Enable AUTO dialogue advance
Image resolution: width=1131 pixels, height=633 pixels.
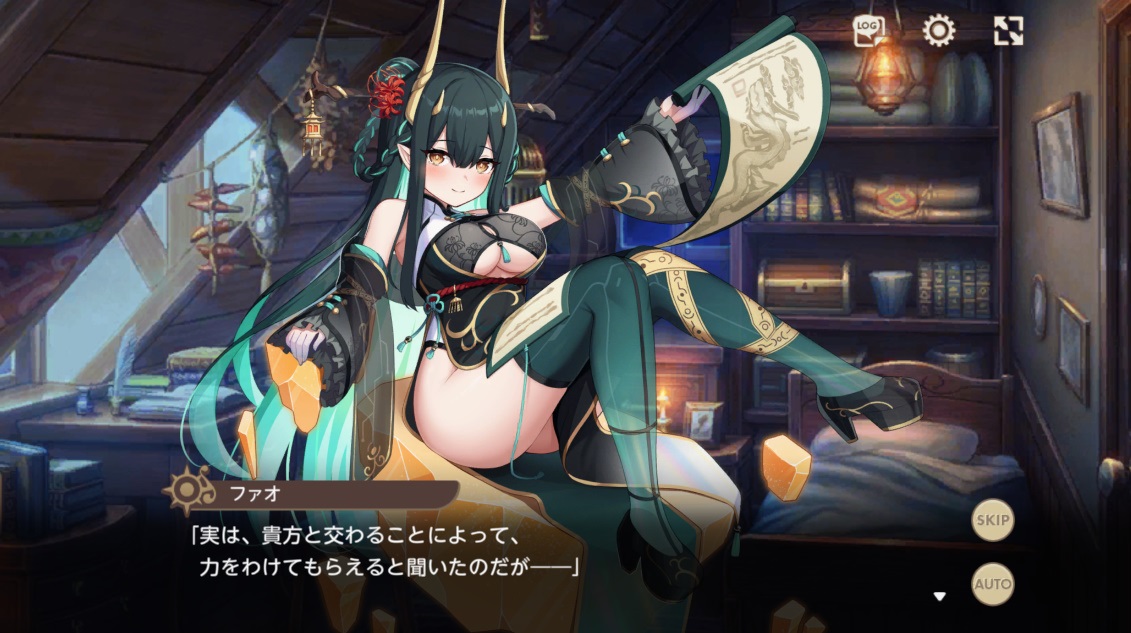992,584
